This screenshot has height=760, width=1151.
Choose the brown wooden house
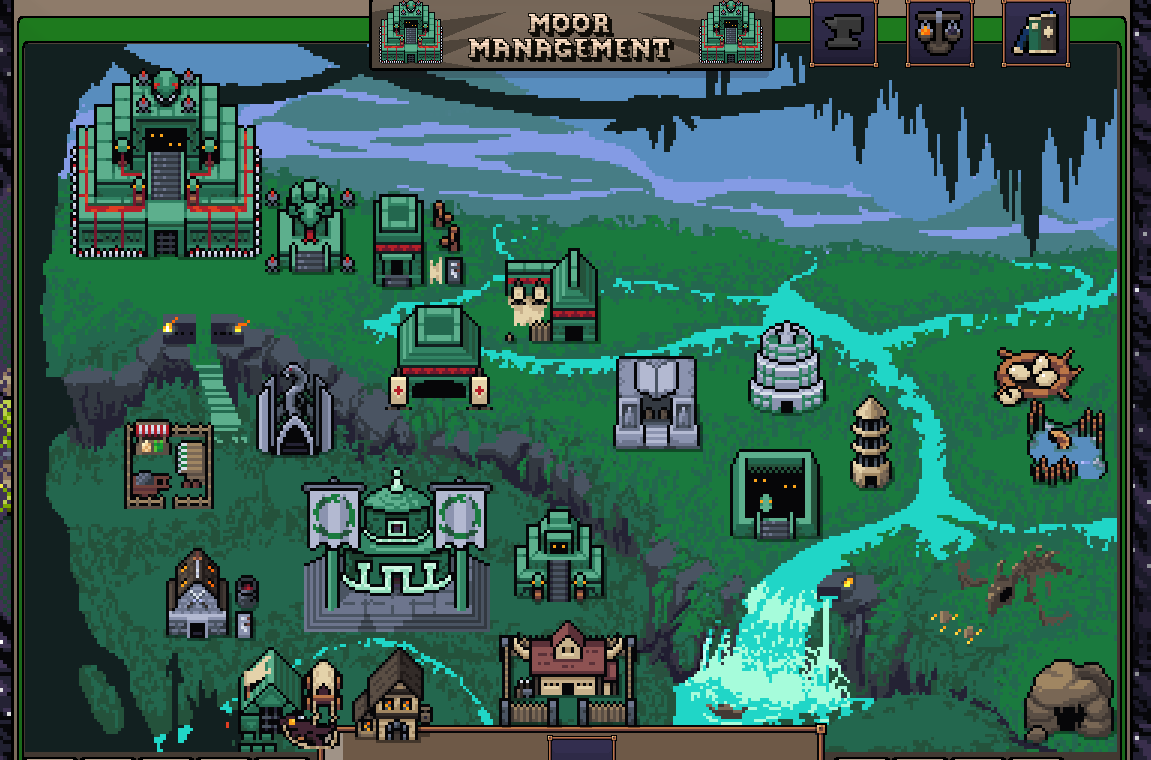pos(389,696)
